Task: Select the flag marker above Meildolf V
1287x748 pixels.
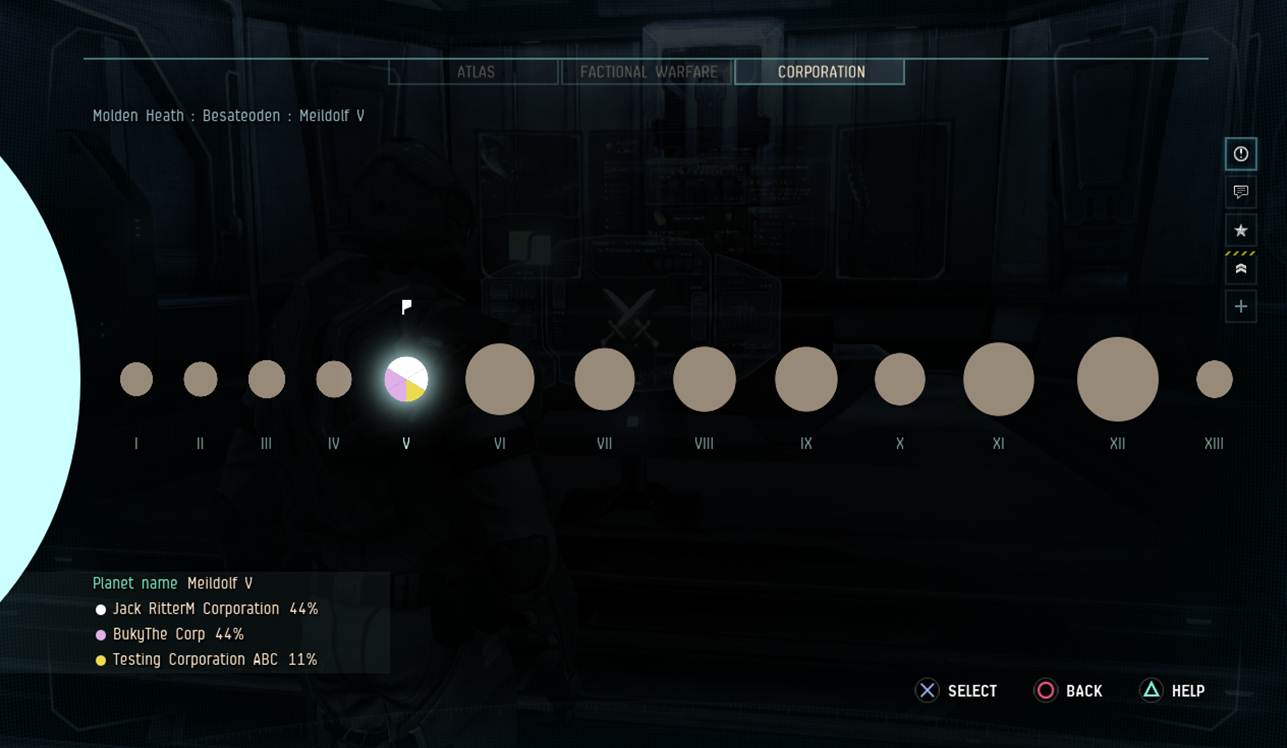Action: 405,307
